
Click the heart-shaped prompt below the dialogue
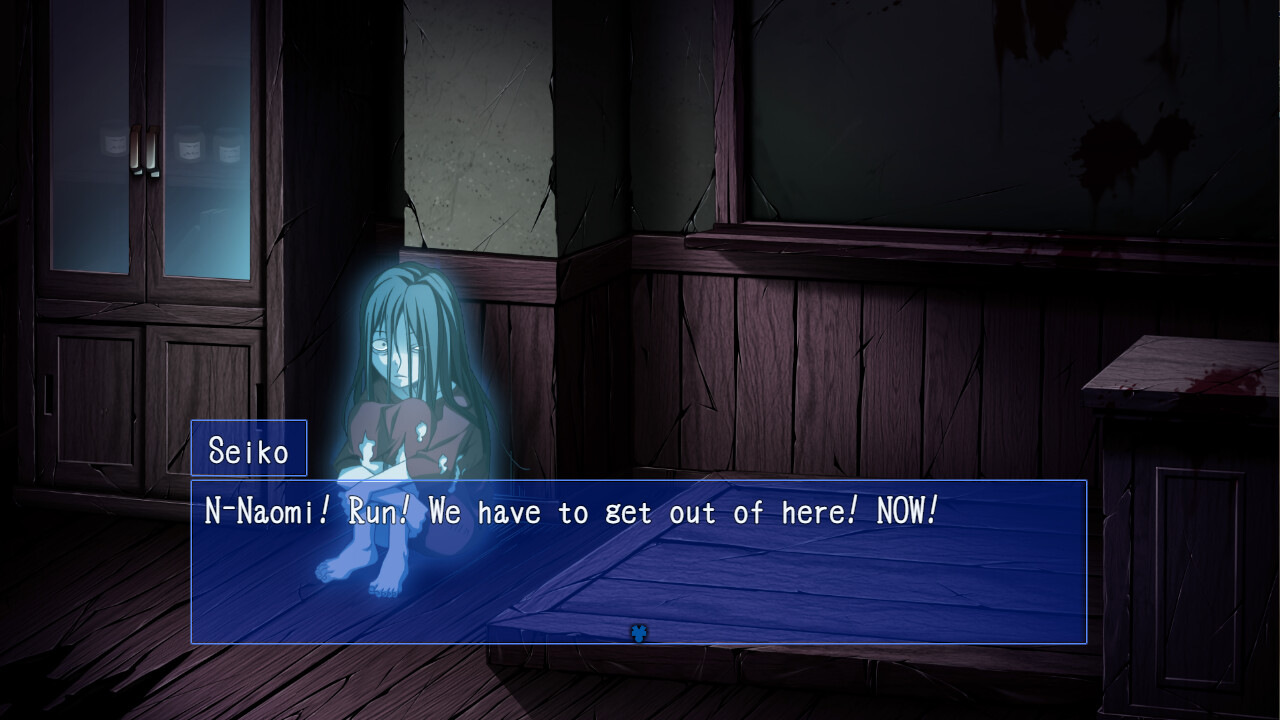pos(640,634)
